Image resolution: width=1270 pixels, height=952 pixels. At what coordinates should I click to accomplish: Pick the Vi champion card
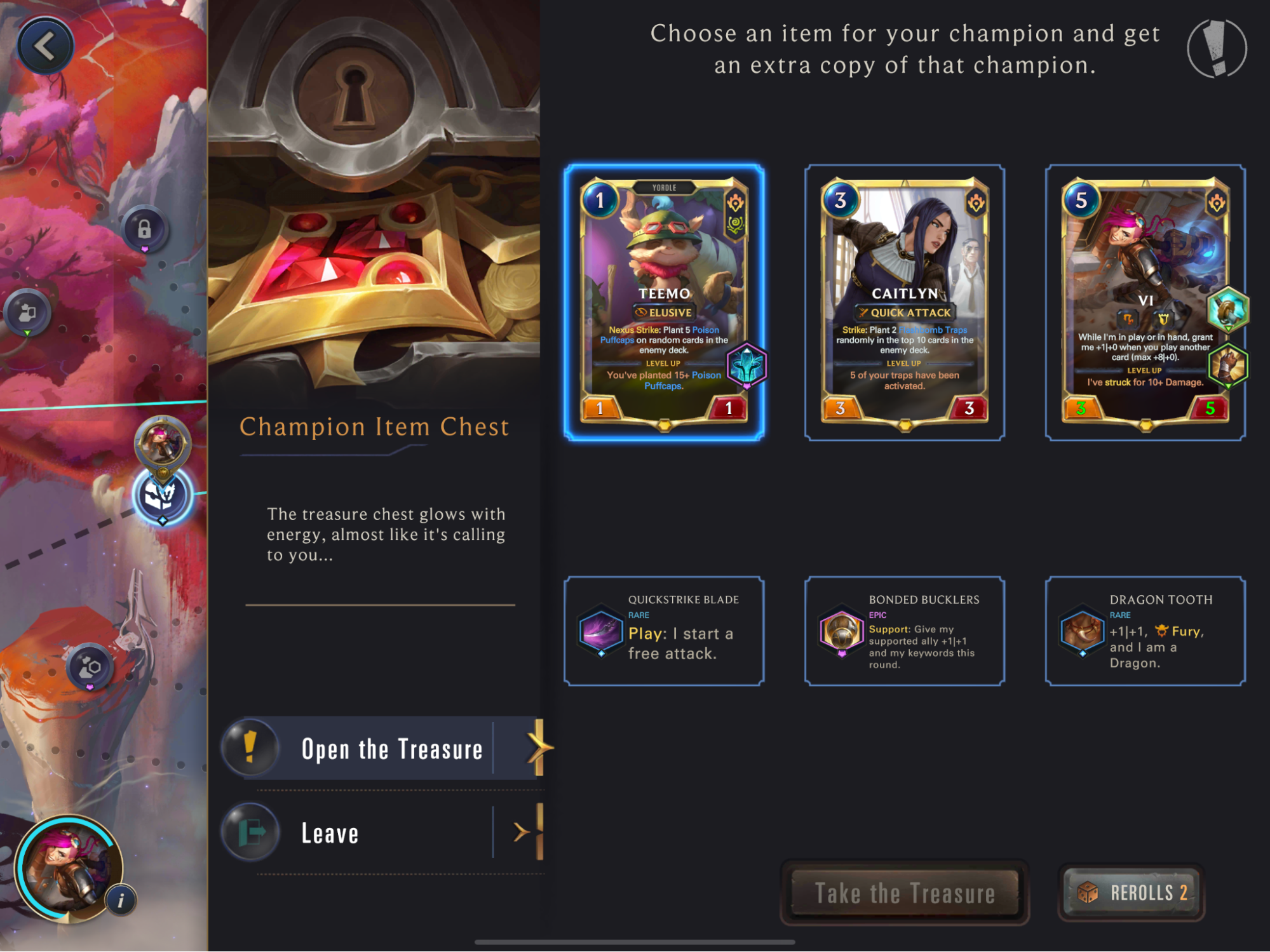click(1145, 302)
